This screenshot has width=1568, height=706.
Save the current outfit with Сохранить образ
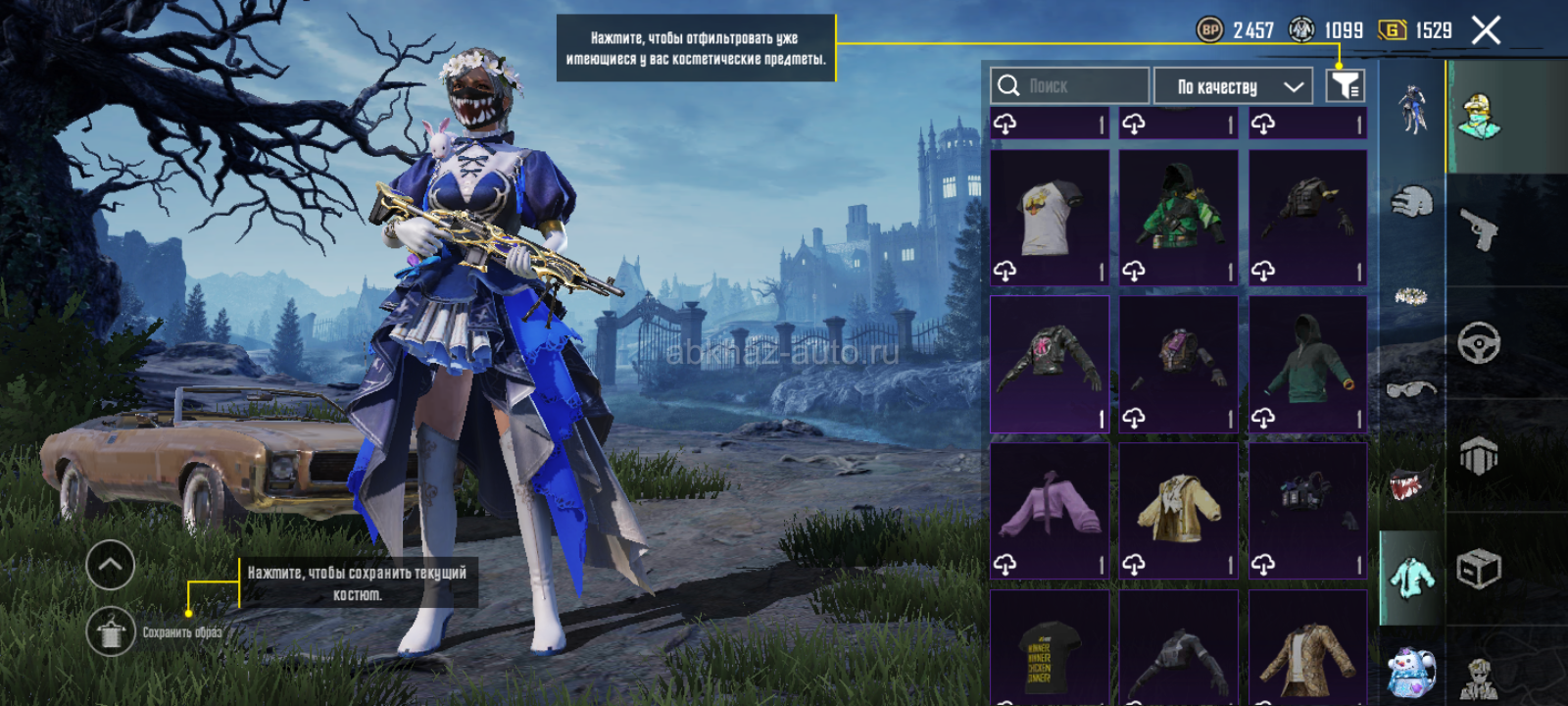(x=111, y=632)
